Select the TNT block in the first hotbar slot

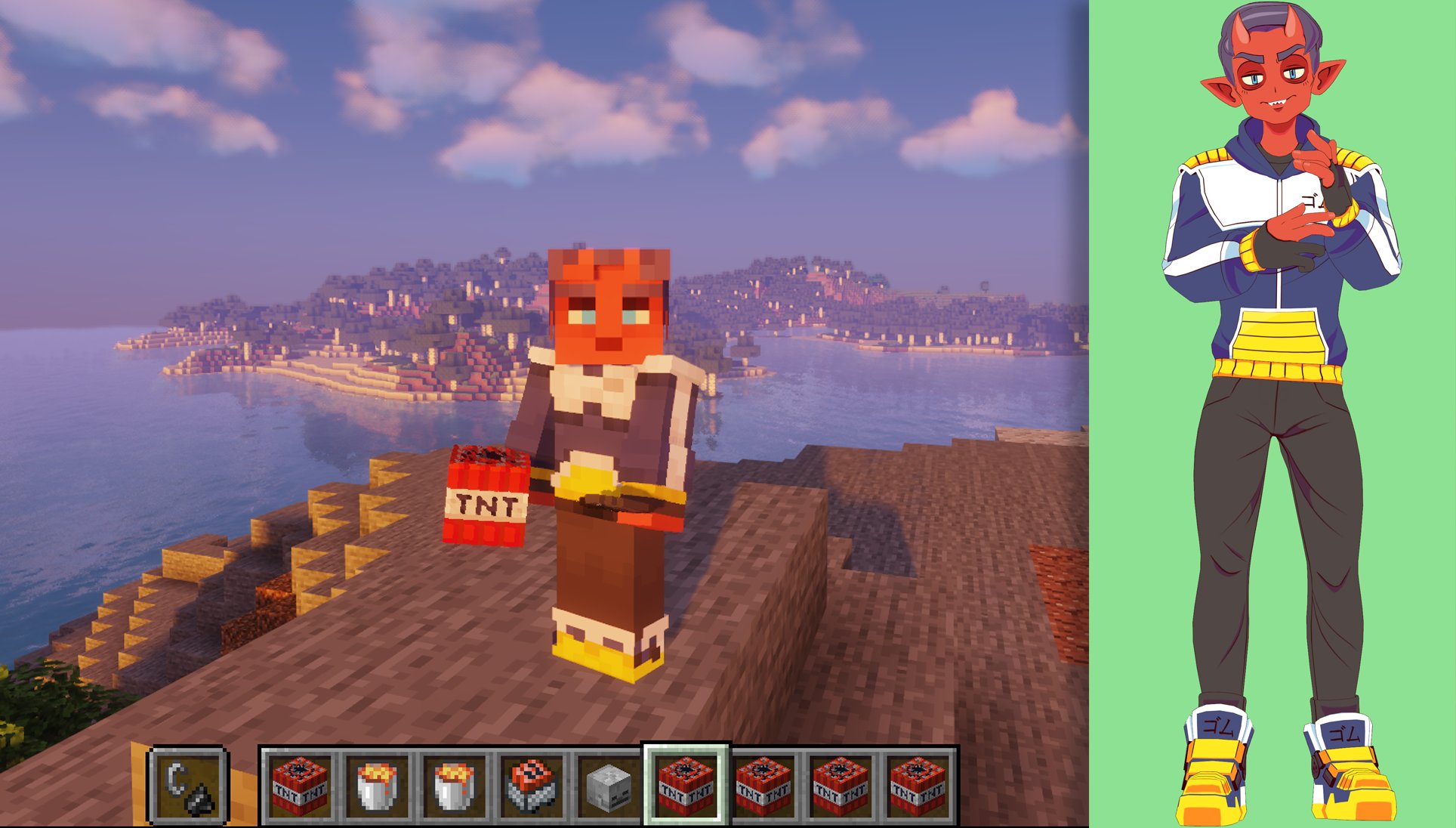pos(298,786)
